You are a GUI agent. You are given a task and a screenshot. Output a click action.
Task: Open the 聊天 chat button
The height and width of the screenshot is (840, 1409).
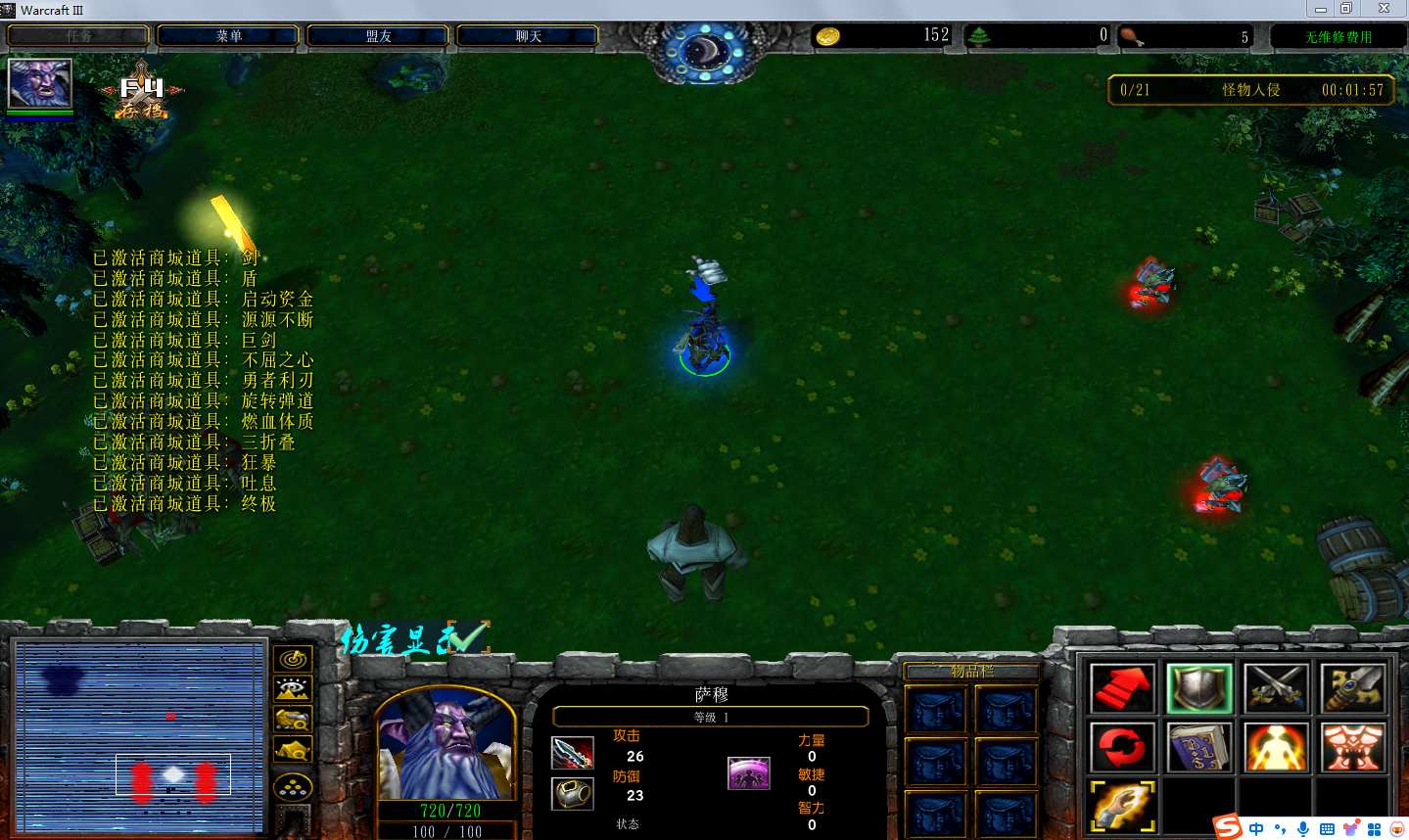tap(528, 36)
